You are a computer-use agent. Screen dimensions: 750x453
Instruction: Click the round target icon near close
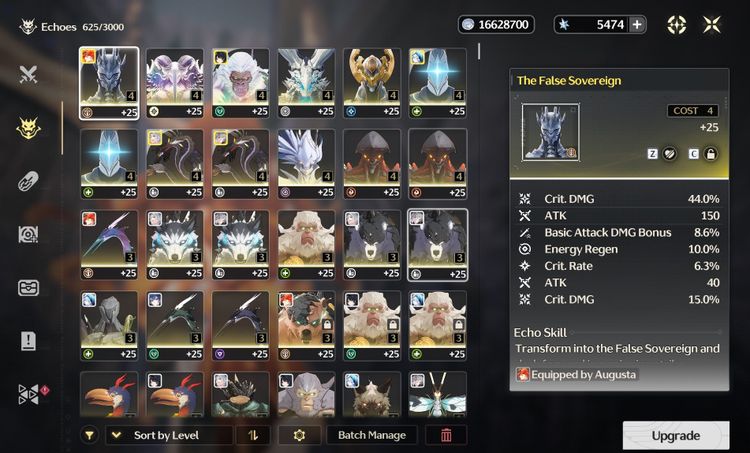pos(677,25)
